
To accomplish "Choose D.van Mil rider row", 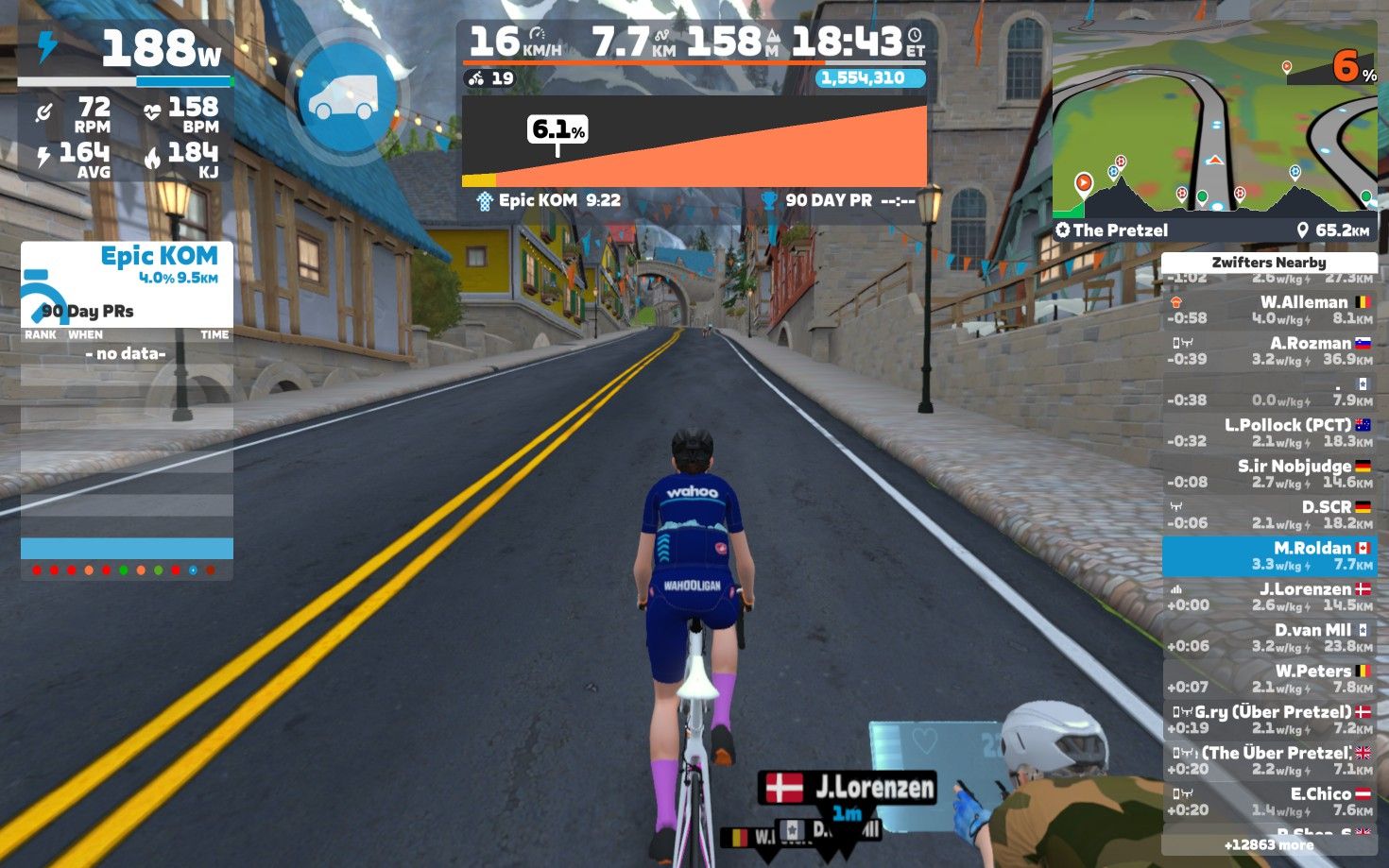I will 1269,638.
